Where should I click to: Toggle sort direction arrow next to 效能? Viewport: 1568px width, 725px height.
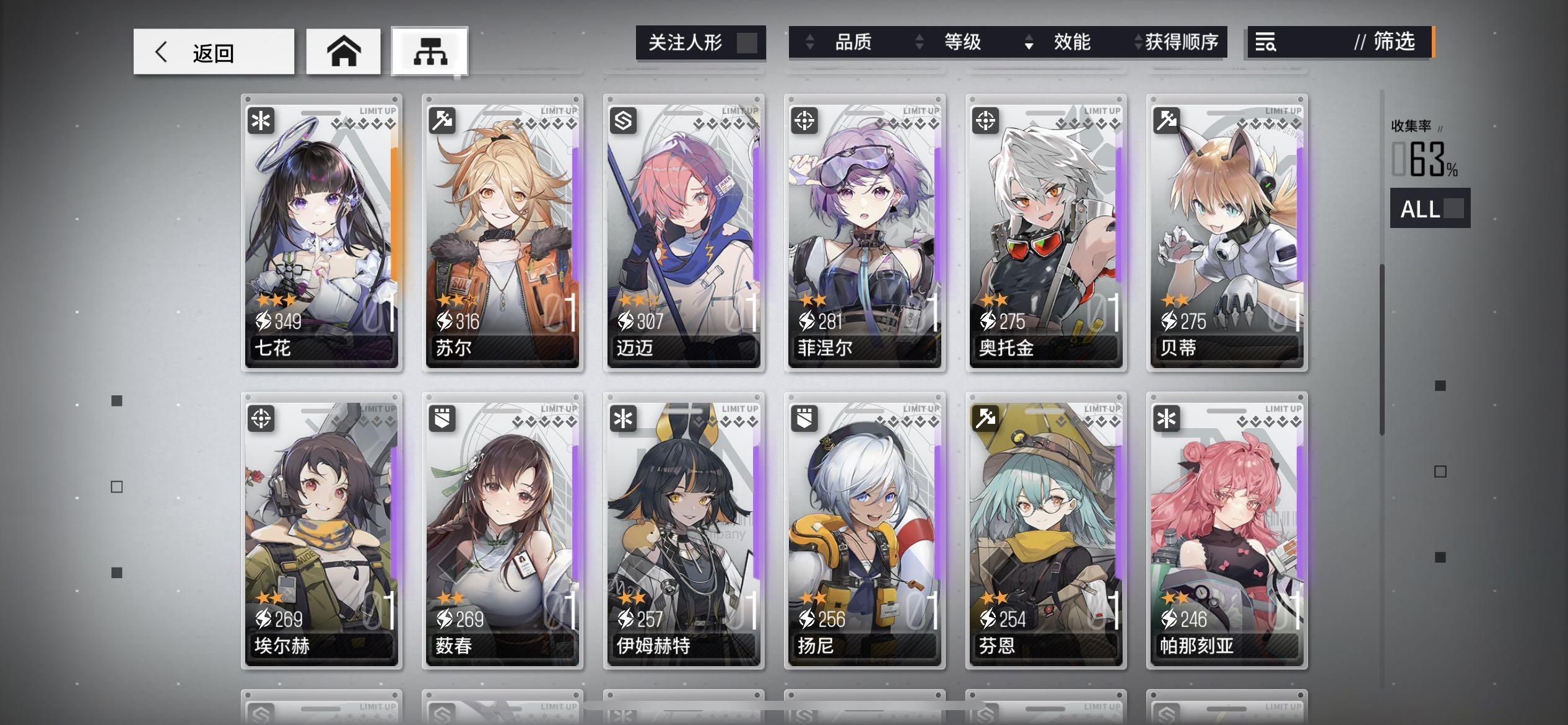pos(1029,43)
